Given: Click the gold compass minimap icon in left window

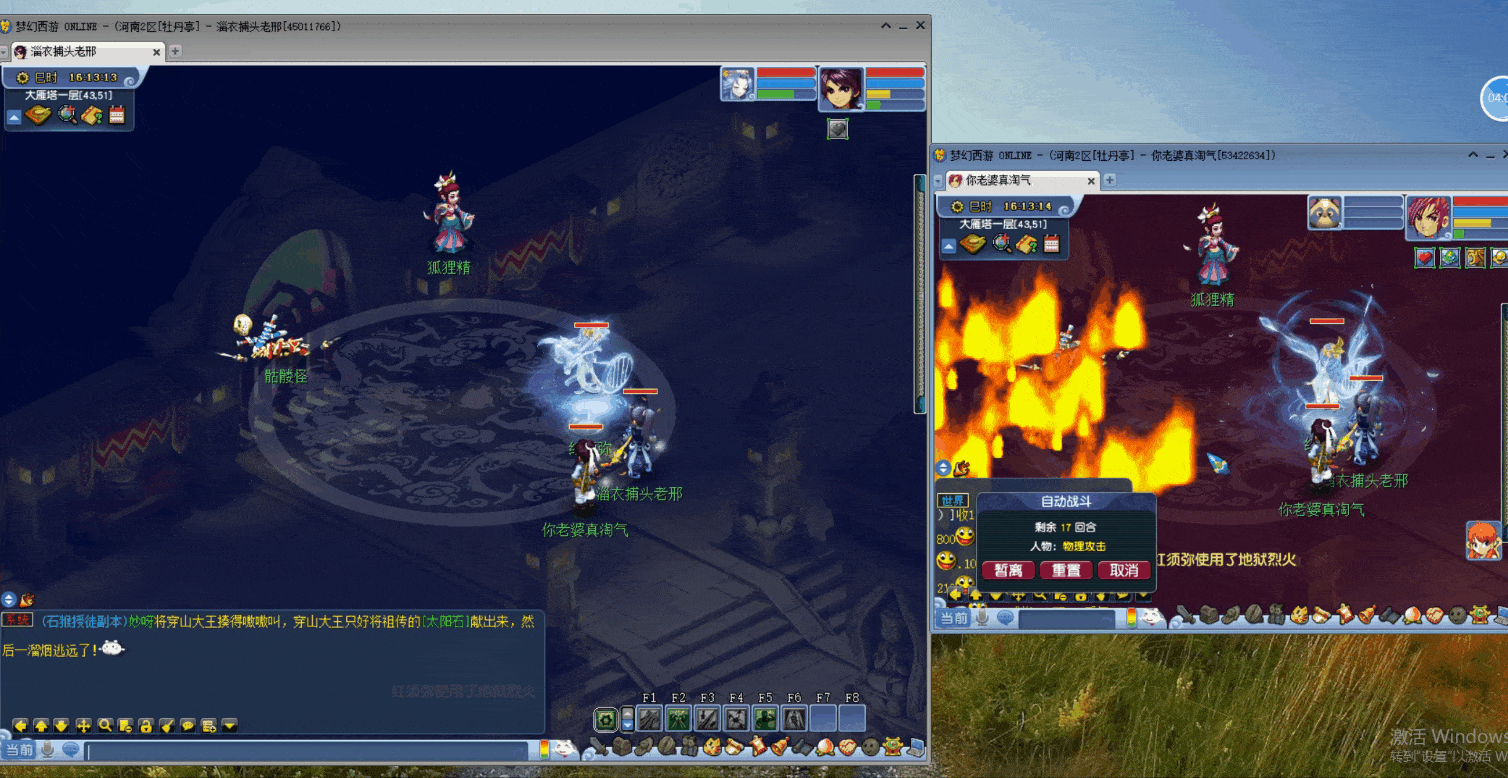Looking at the screenshot, I should point(39,115).
